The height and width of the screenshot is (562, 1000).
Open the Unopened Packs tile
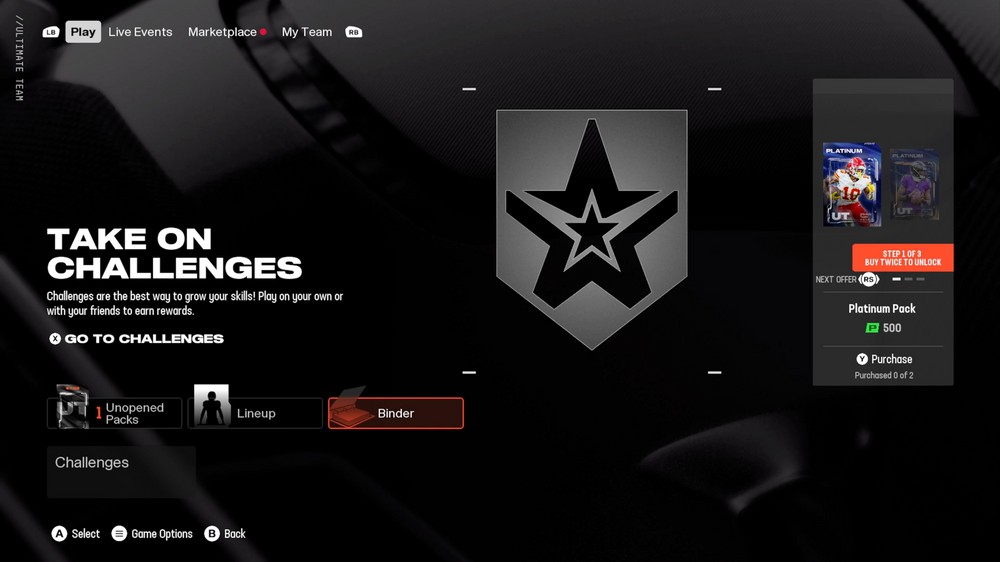click(x=114, y=413)
